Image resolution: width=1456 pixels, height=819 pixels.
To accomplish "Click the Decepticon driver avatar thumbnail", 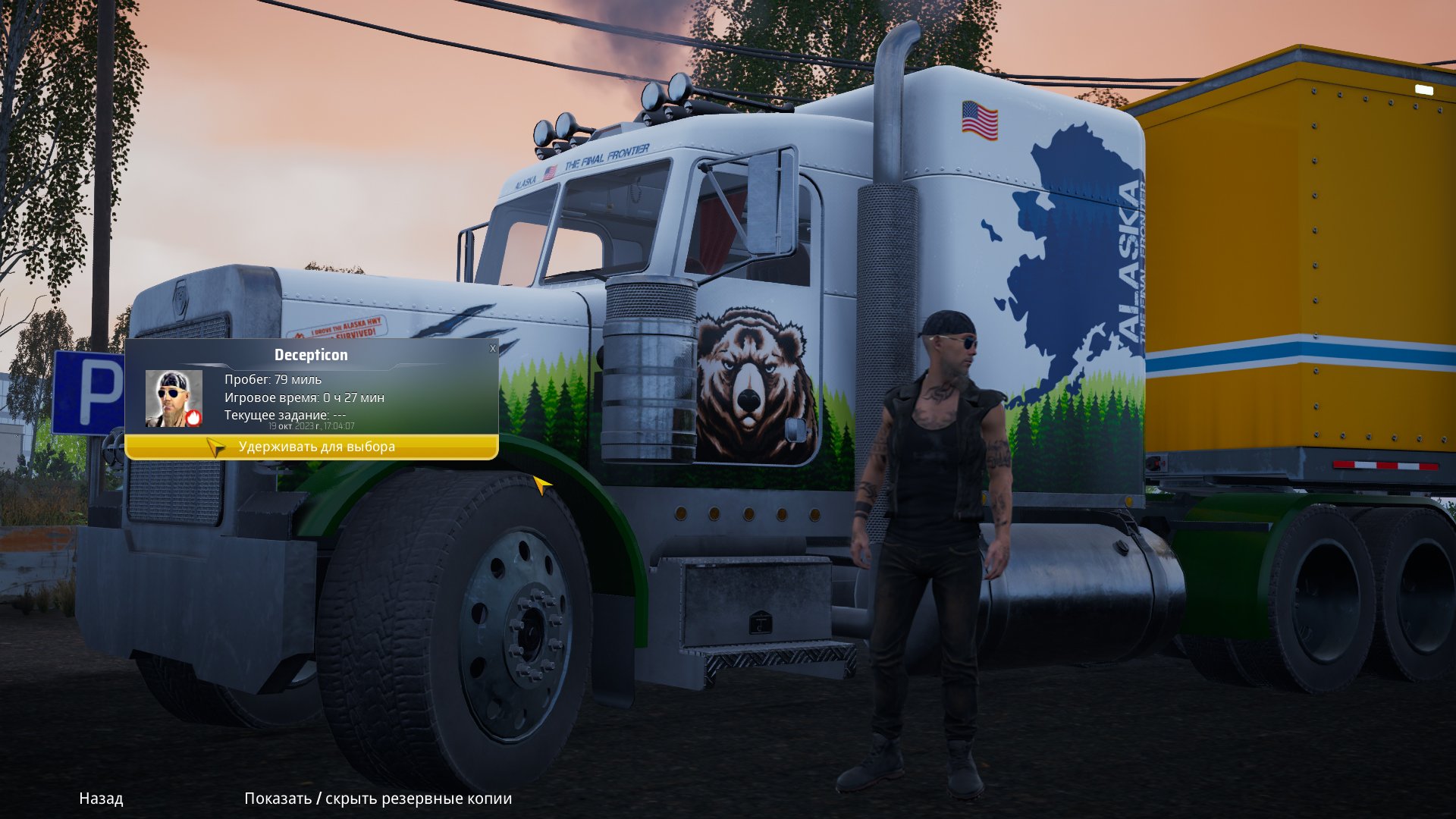I will (x=174, y=398).
